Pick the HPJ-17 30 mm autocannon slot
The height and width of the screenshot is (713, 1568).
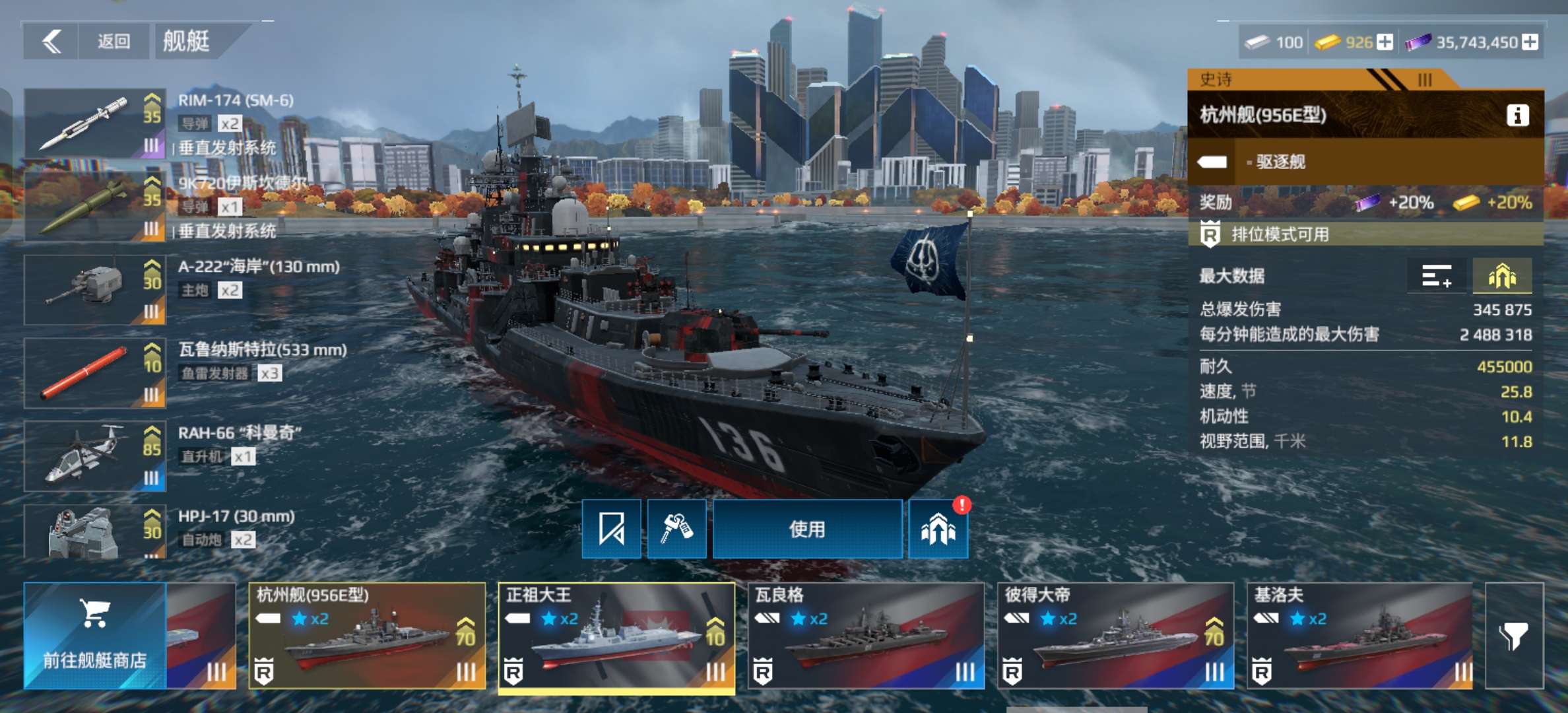pyautogui.click(x=95, y=532)
